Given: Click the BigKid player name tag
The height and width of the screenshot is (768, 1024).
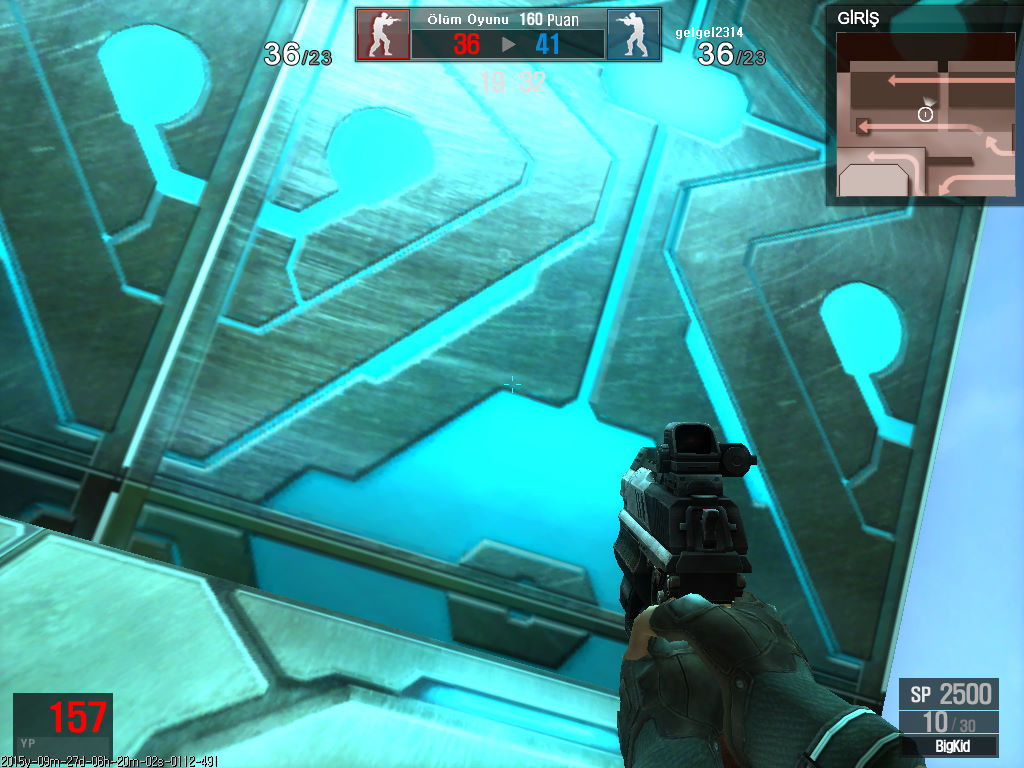Looking at the screenshot, I should (949, 746).
